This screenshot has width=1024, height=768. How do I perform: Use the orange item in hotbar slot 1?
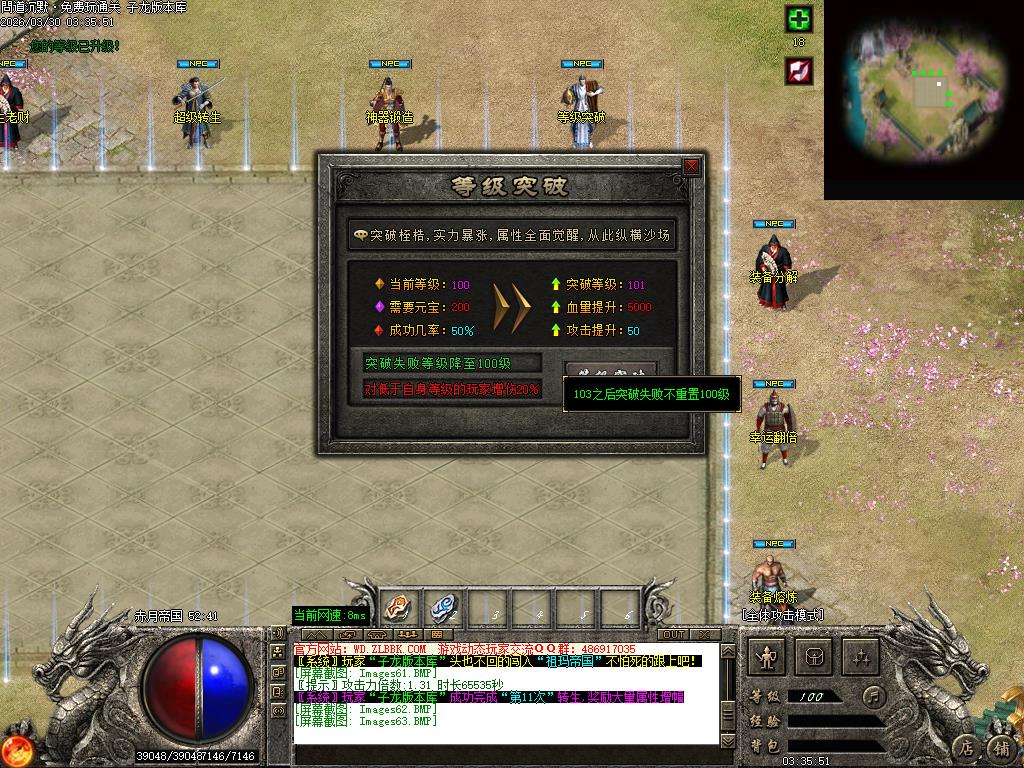[x=396, y=607]
